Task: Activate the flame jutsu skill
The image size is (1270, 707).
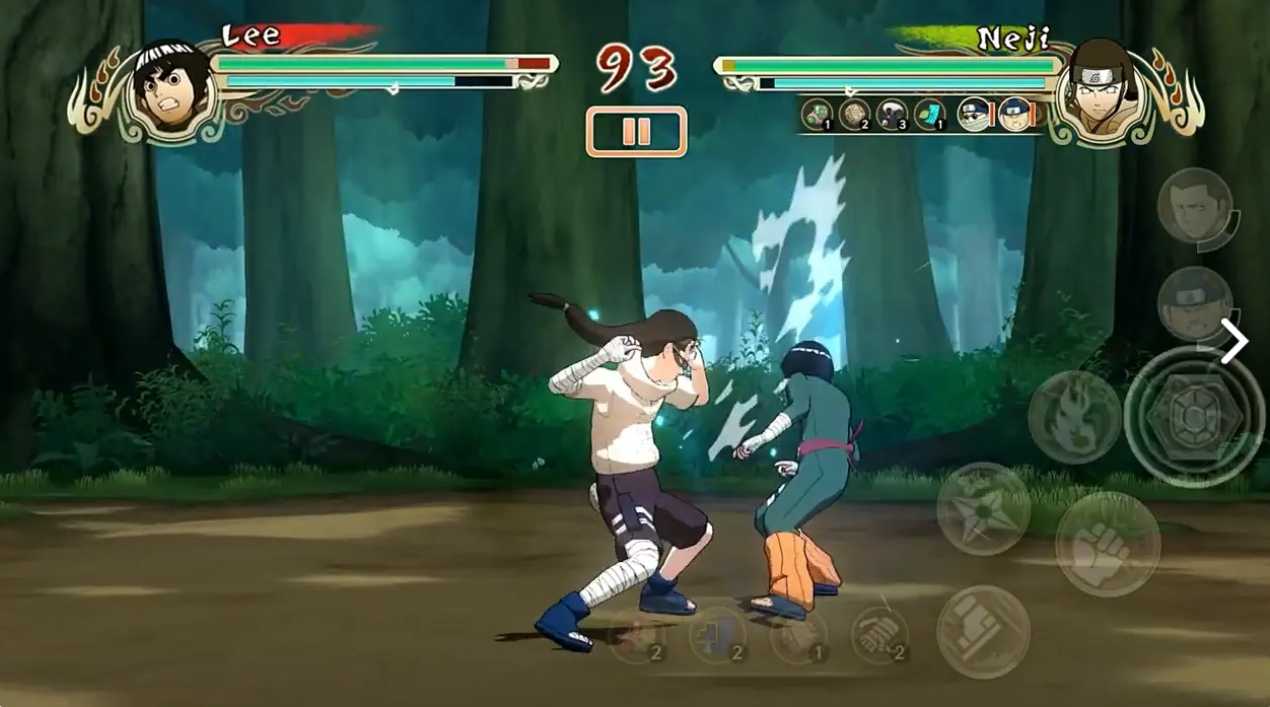Action: [1074, 416]
